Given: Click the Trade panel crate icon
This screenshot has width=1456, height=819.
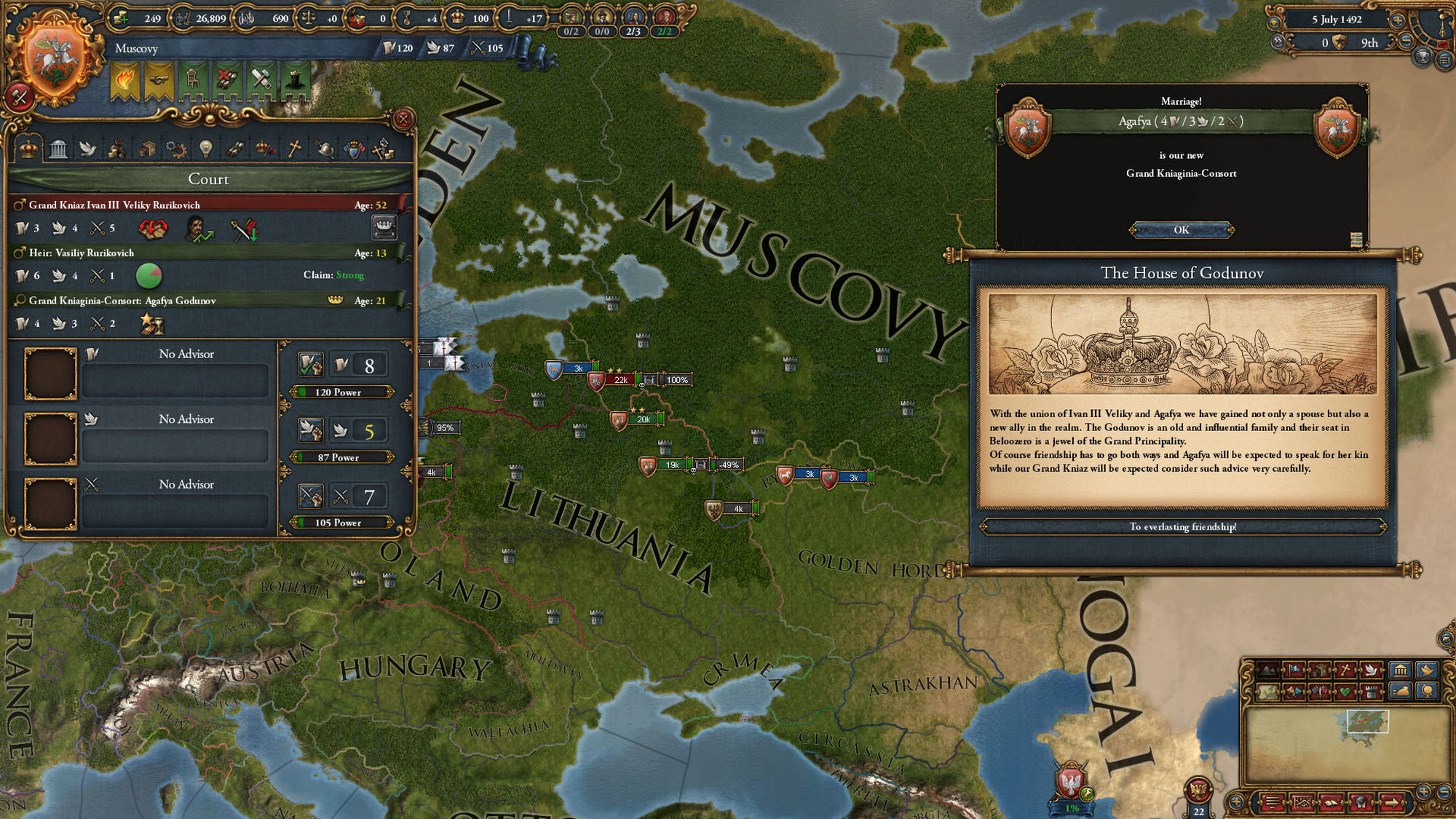Looking at the screenshot, I should pos(148,148).
